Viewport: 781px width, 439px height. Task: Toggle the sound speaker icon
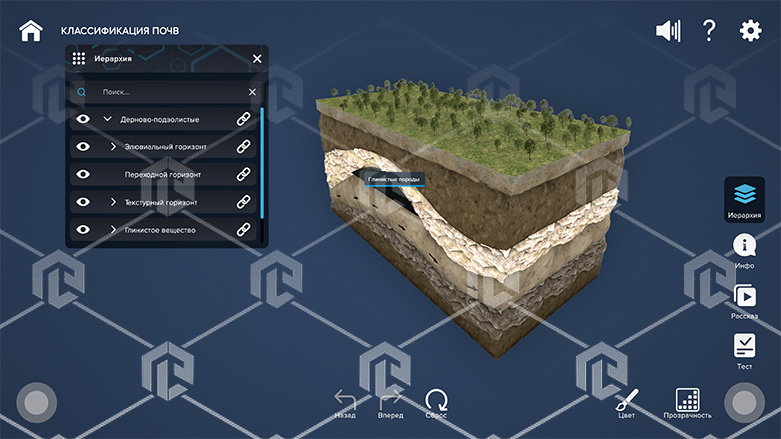667,31
